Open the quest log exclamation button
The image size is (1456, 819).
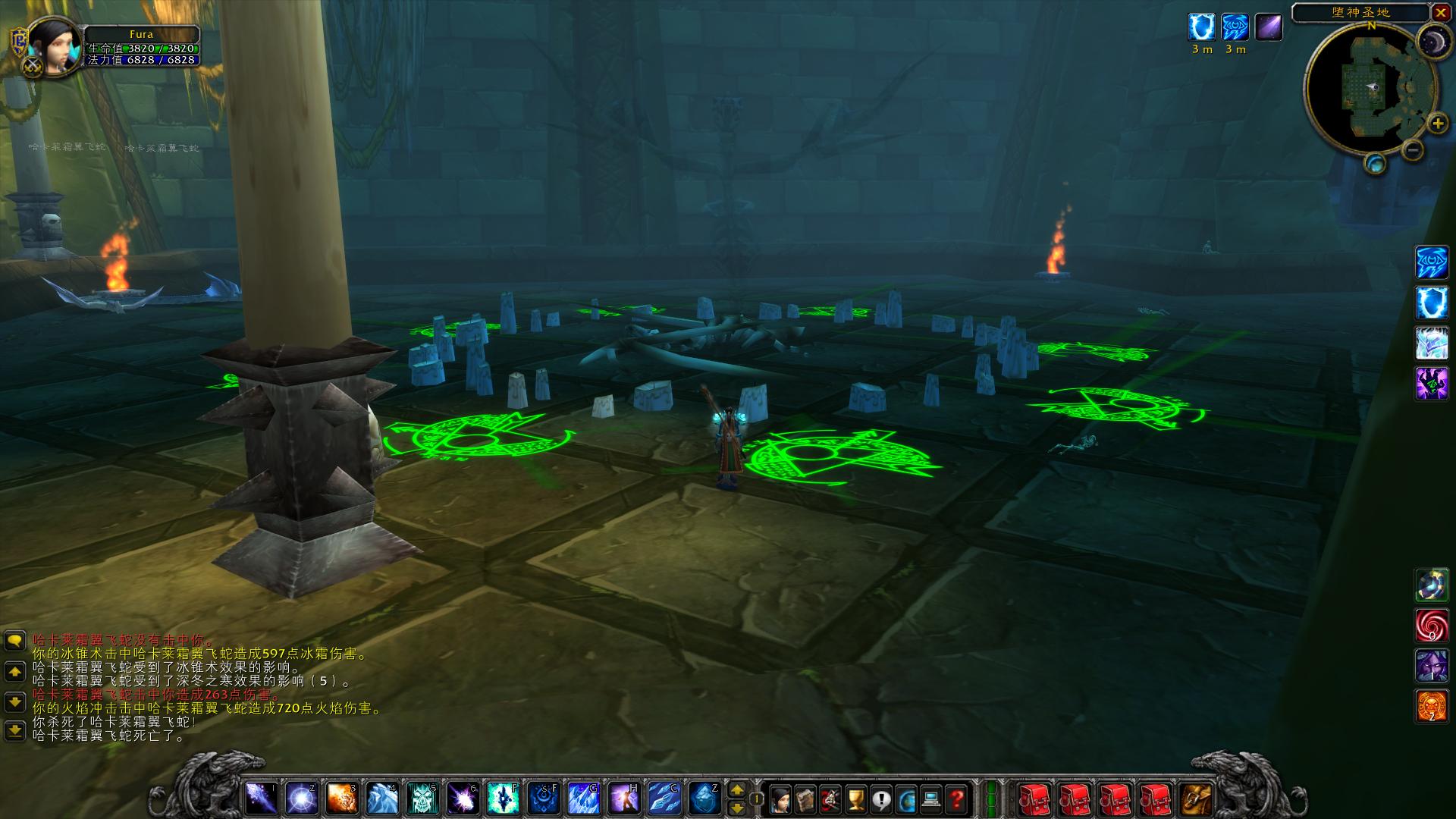pos(881,798)
